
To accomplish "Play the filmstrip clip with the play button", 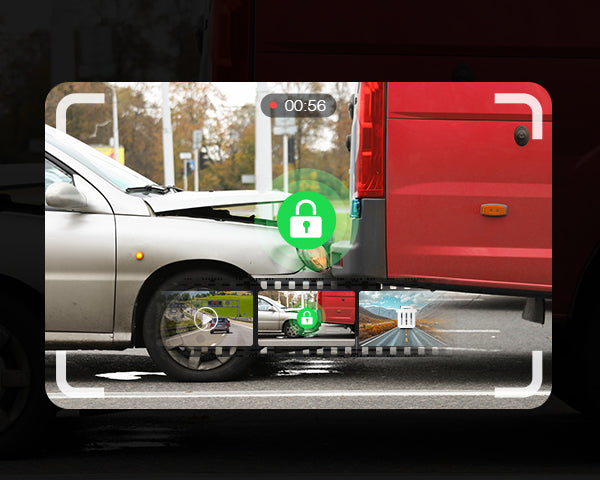I will [x=206, y=319].
